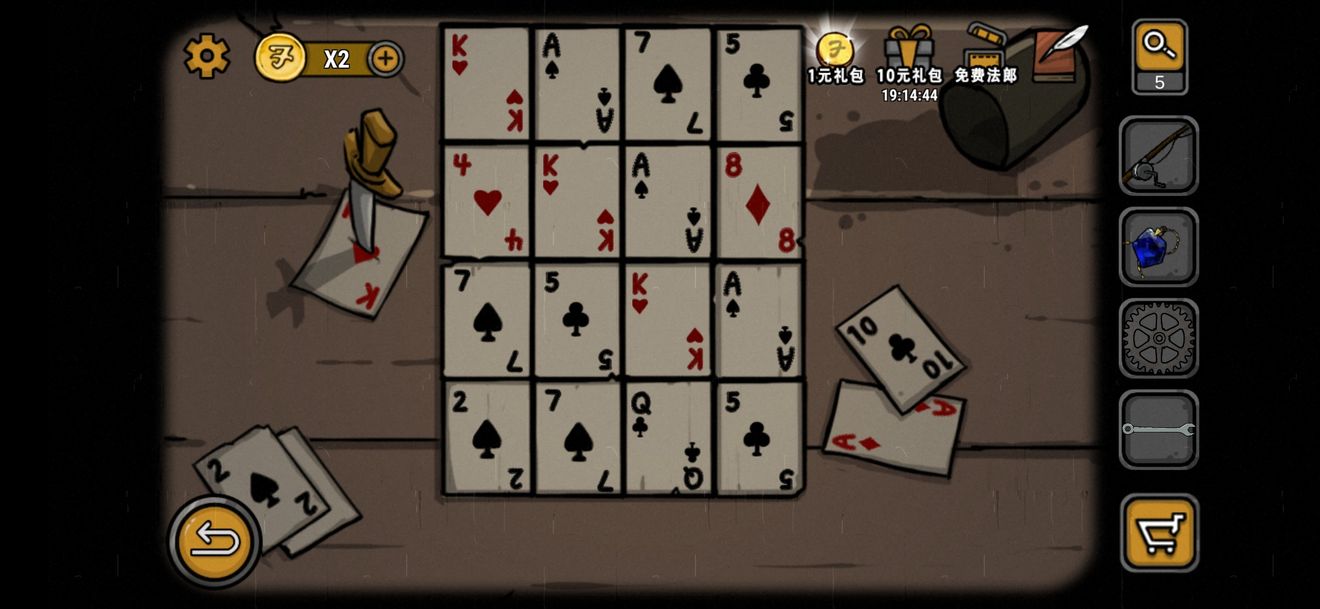Select the wrench inventory slot
This screenshot has width=1320, height=609.
[x=1158, y=430]
